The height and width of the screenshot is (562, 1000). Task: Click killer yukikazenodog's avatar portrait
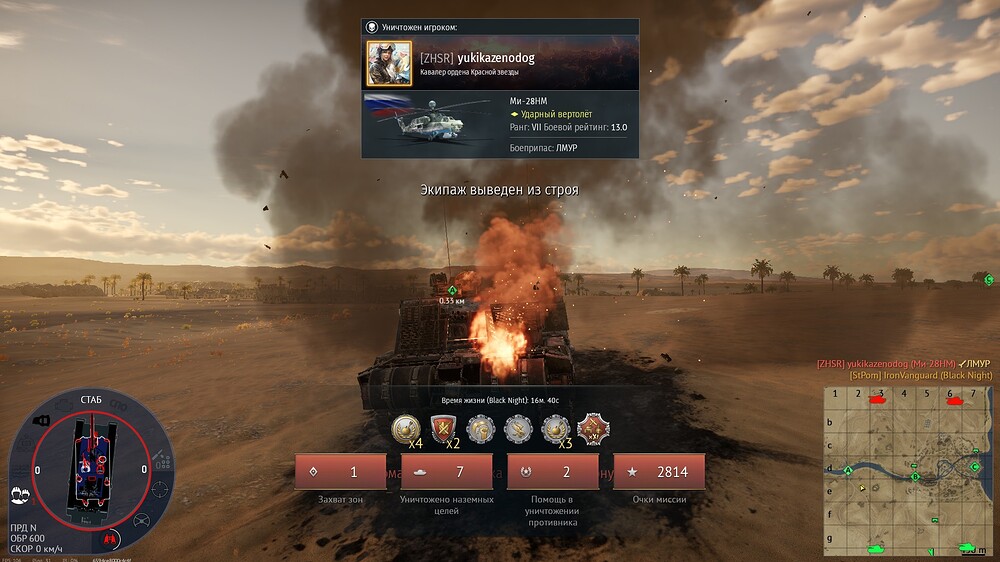coord(389,62)
